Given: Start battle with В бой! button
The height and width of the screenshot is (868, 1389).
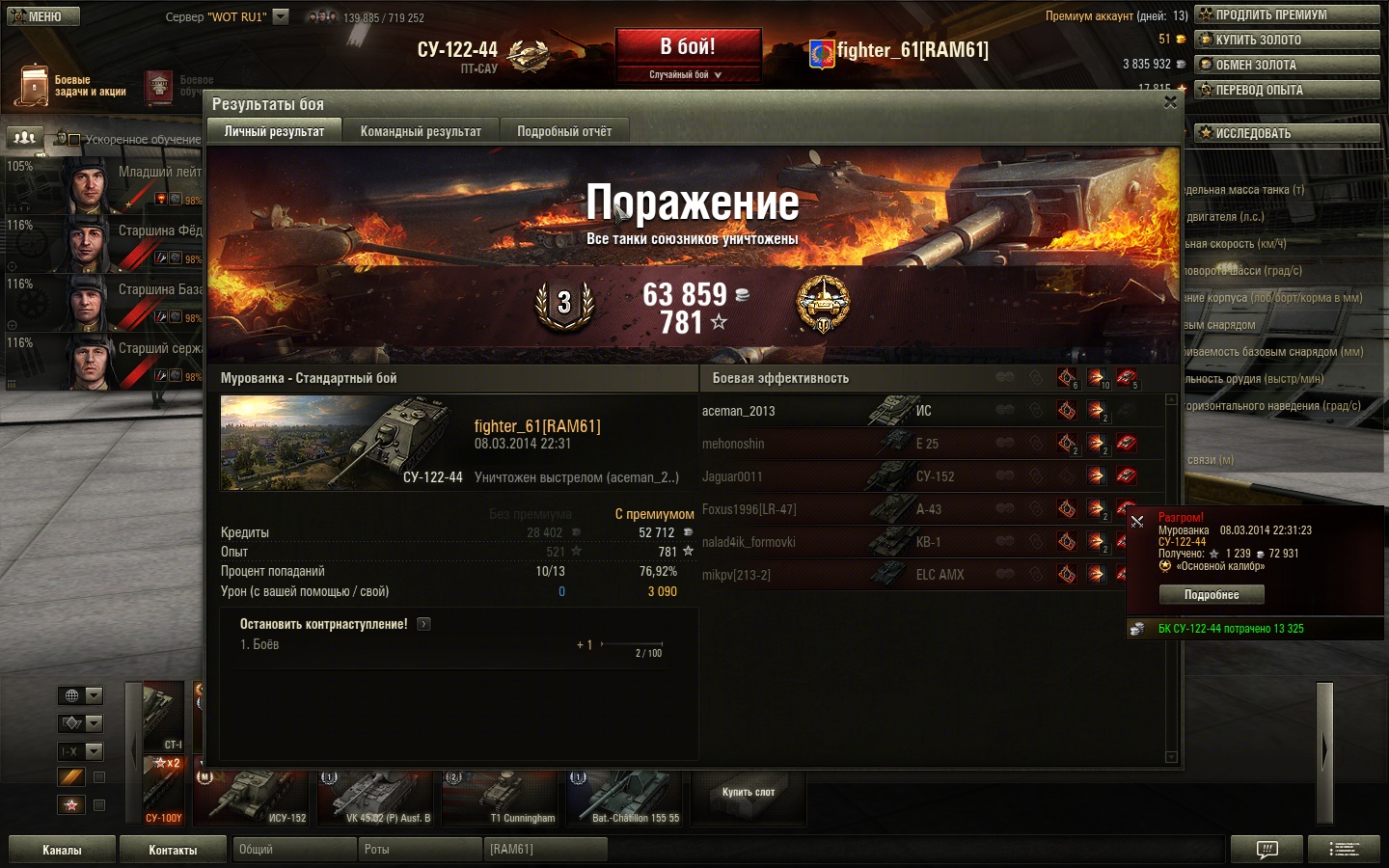Looking at the screenshot, I should (x=688, y=47).
